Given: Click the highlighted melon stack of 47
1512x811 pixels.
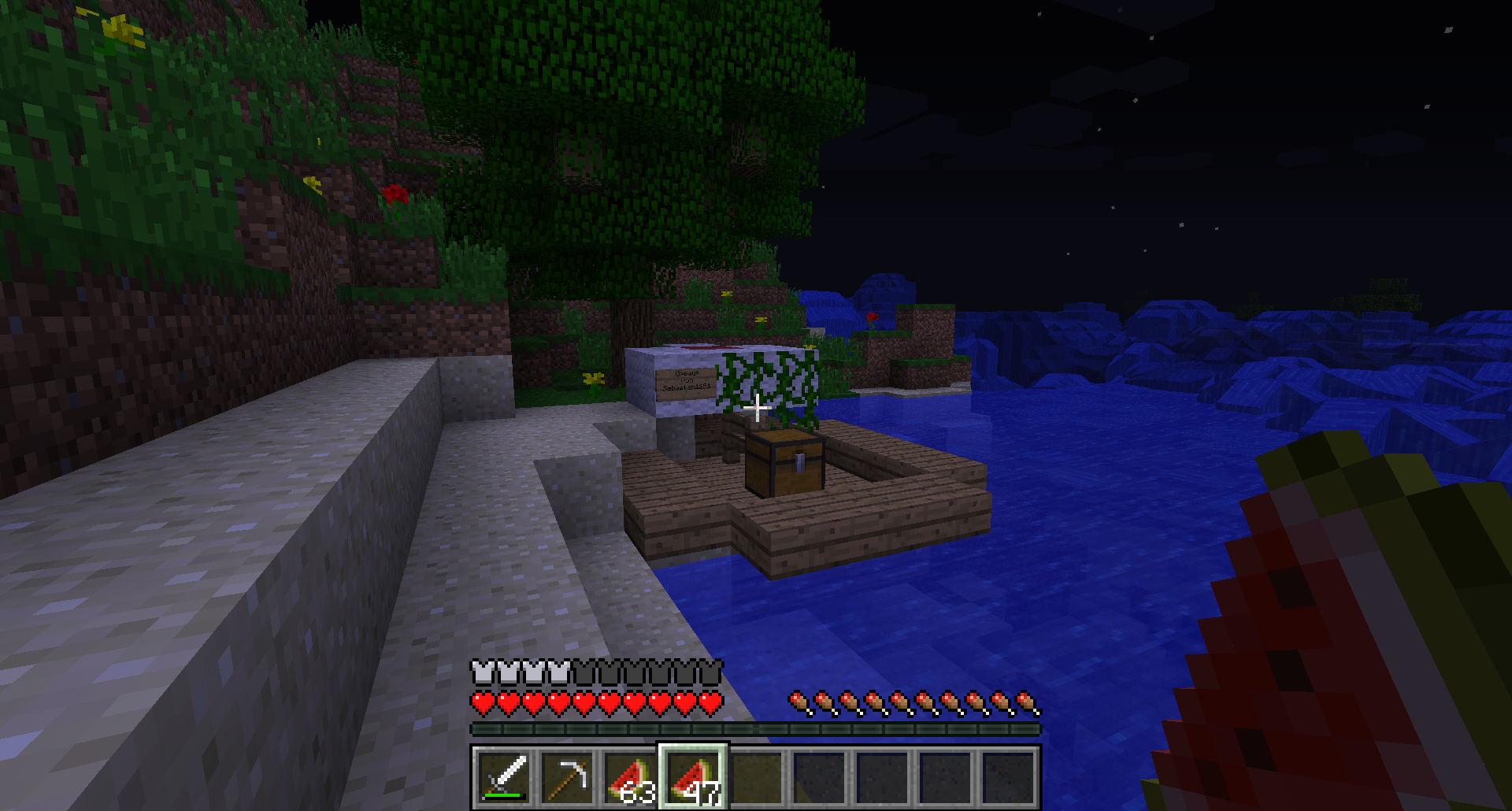Looking at the screenshot, I should click(693, 777).
